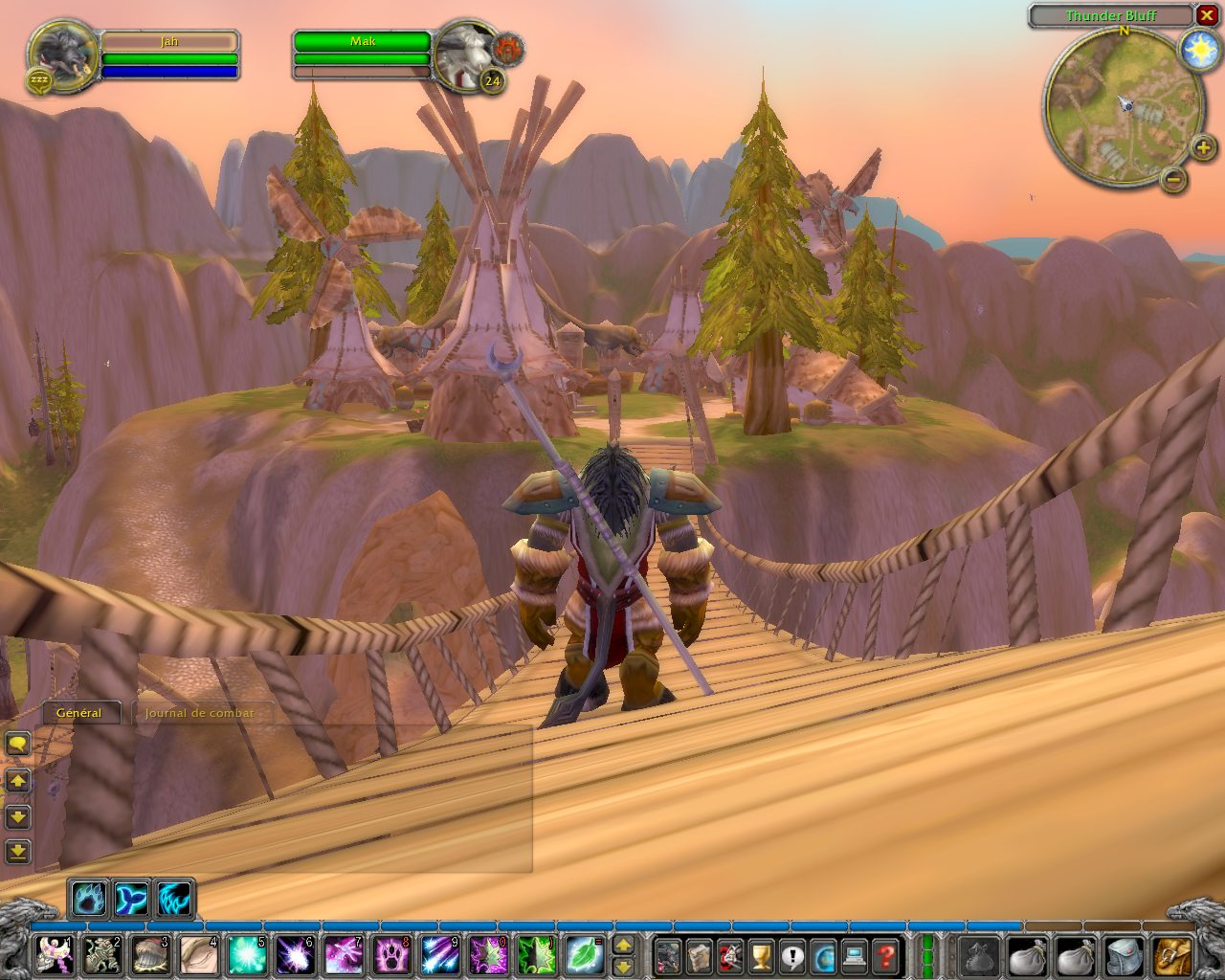This screenshot has width=1225, height=980.
Task: Click the Thunder Bluff minimap
Action: pos(1123,107)
